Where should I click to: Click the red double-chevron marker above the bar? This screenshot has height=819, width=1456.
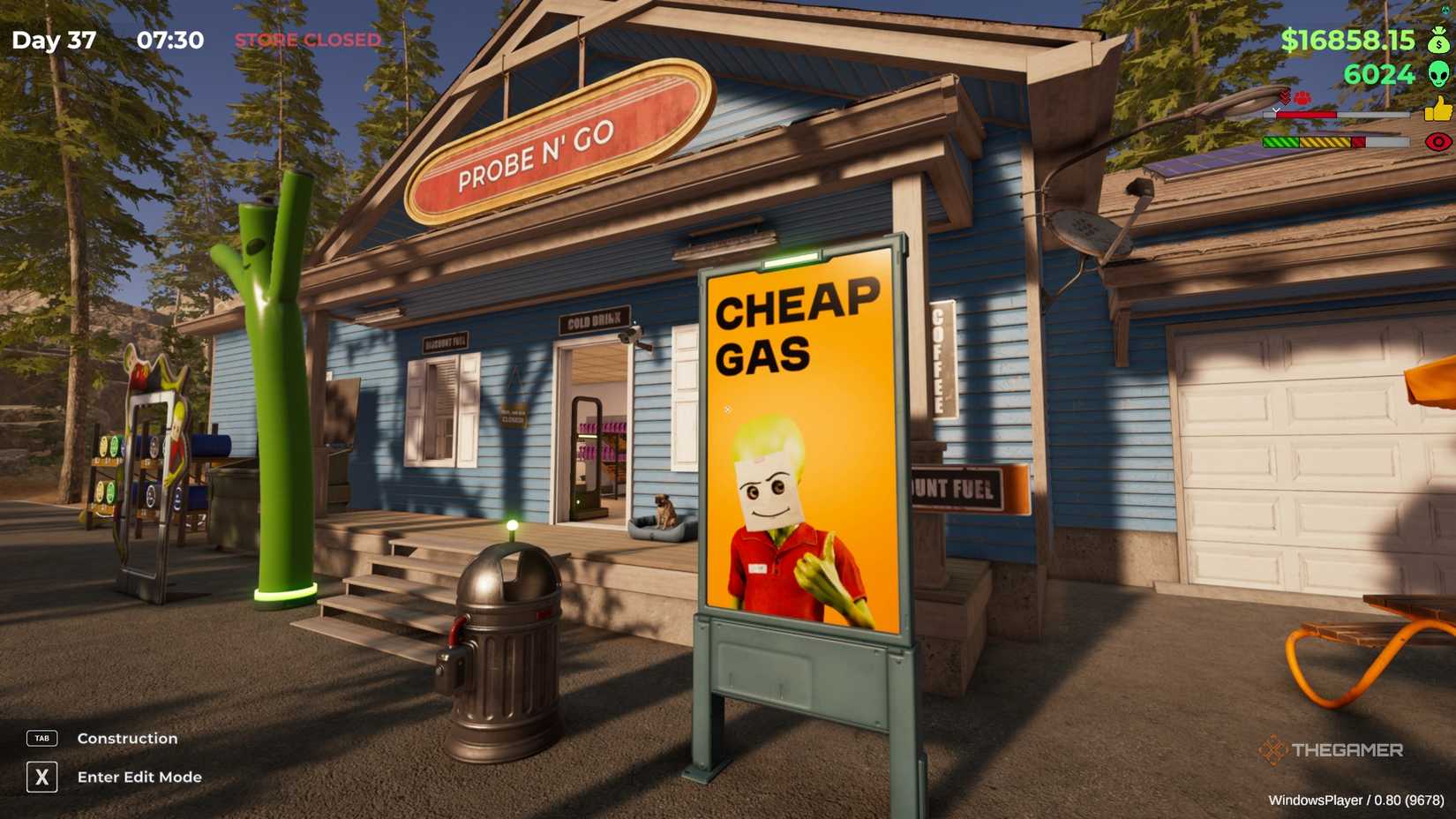[1284, 97]
